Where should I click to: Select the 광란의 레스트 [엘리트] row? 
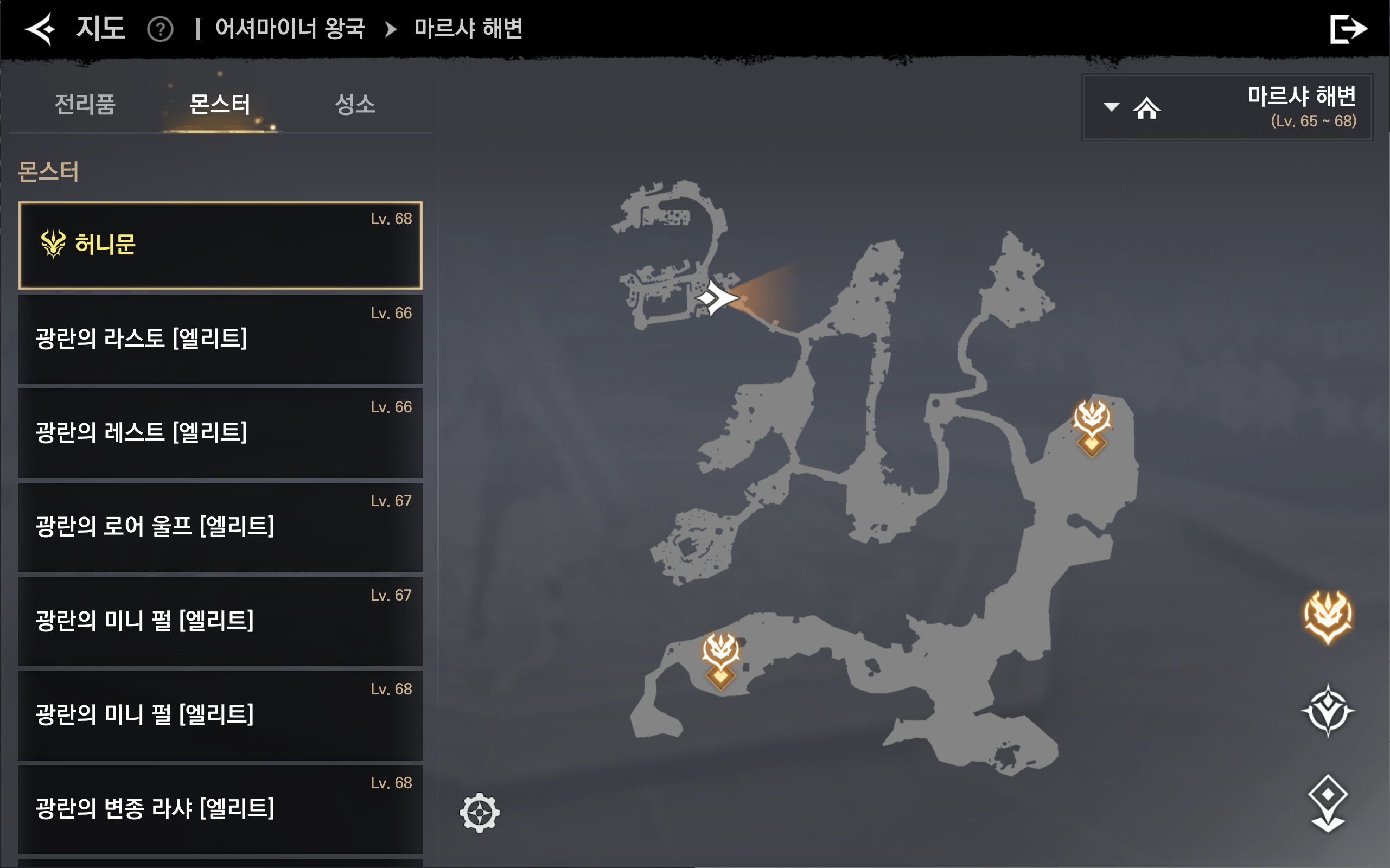click(x=220, y=433)
